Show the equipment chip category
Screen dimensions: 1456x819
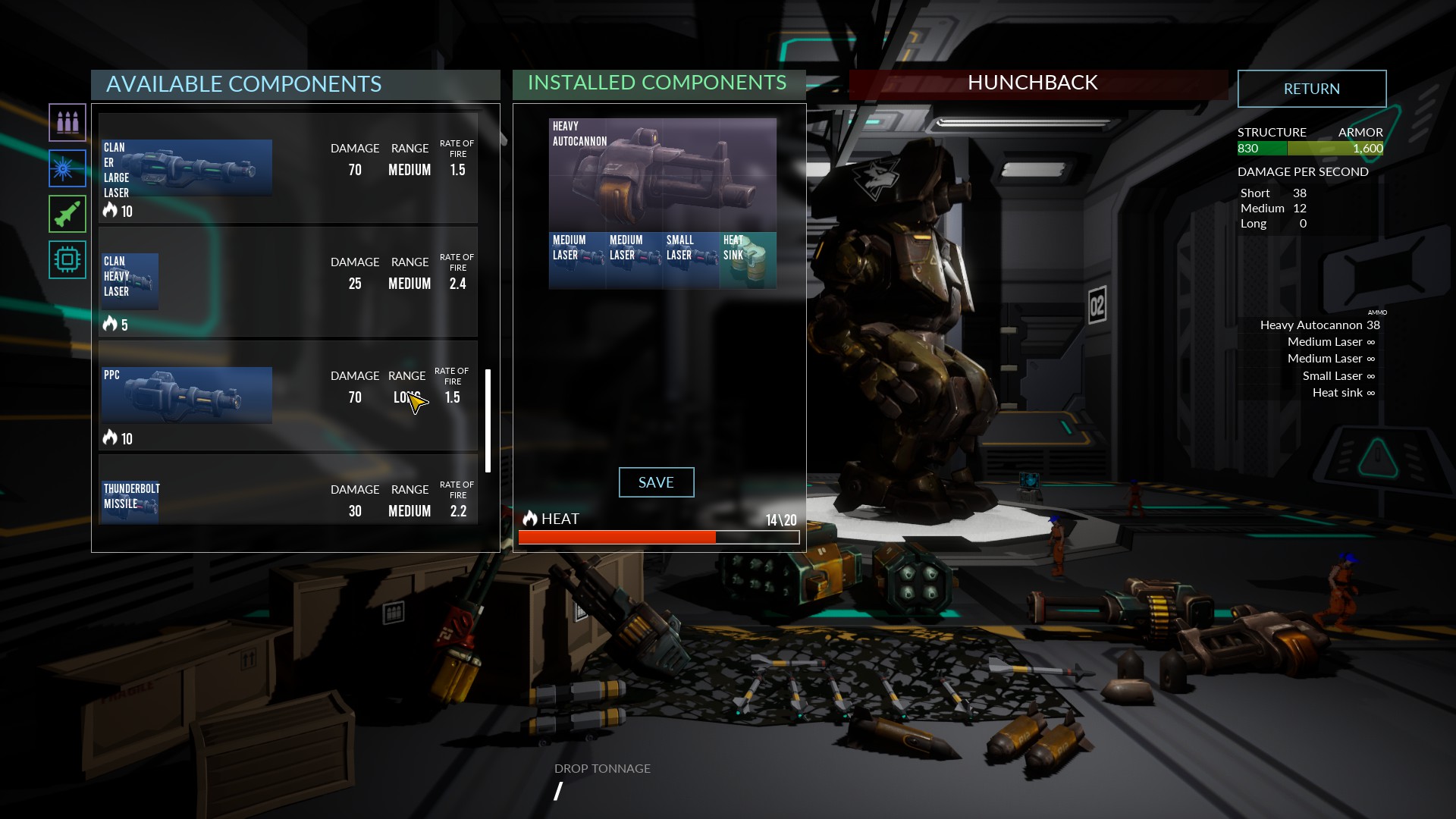point(67,259)
